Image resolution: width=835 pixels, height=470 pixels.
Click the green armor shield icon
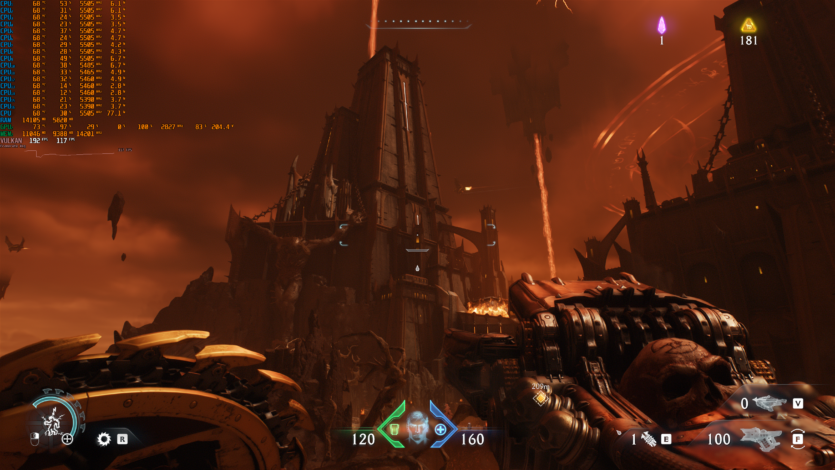pyautogui.click(x=394, y=429)
